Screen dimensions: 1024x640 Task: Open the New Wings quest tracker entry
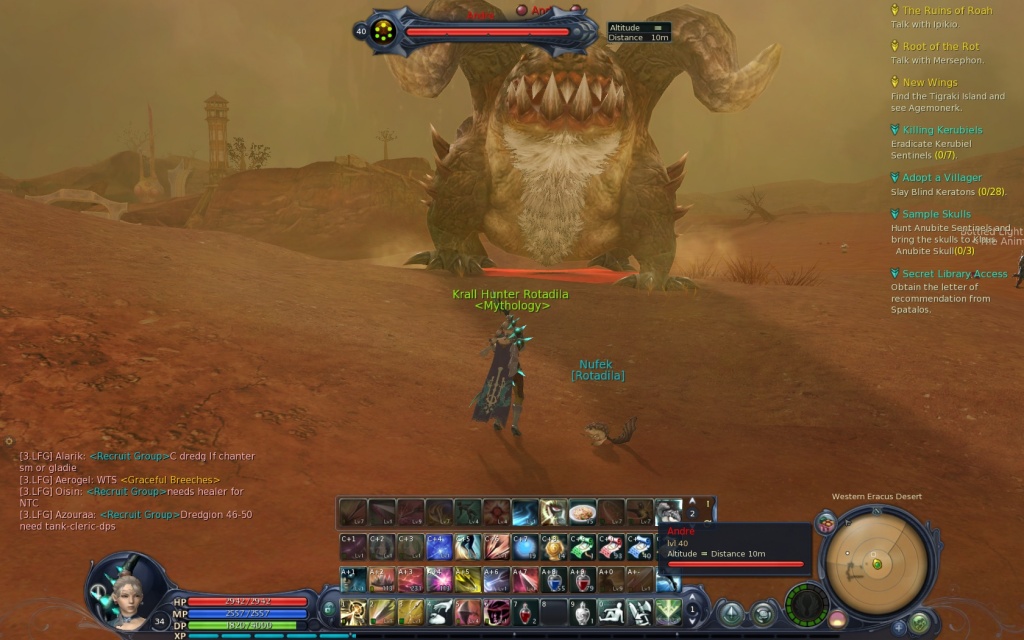coord(929,83)
